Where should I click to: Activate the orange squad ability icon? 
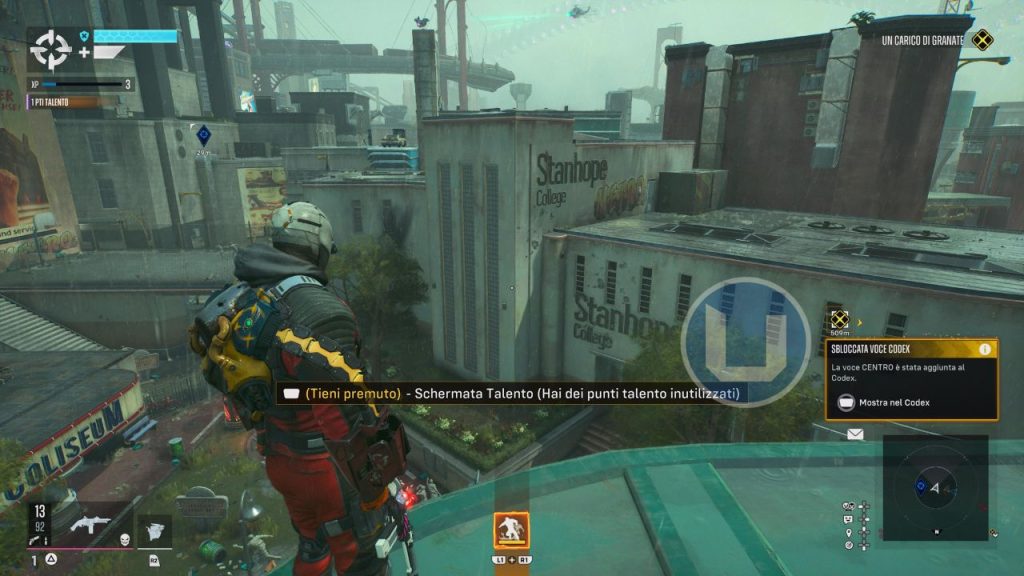511,530
